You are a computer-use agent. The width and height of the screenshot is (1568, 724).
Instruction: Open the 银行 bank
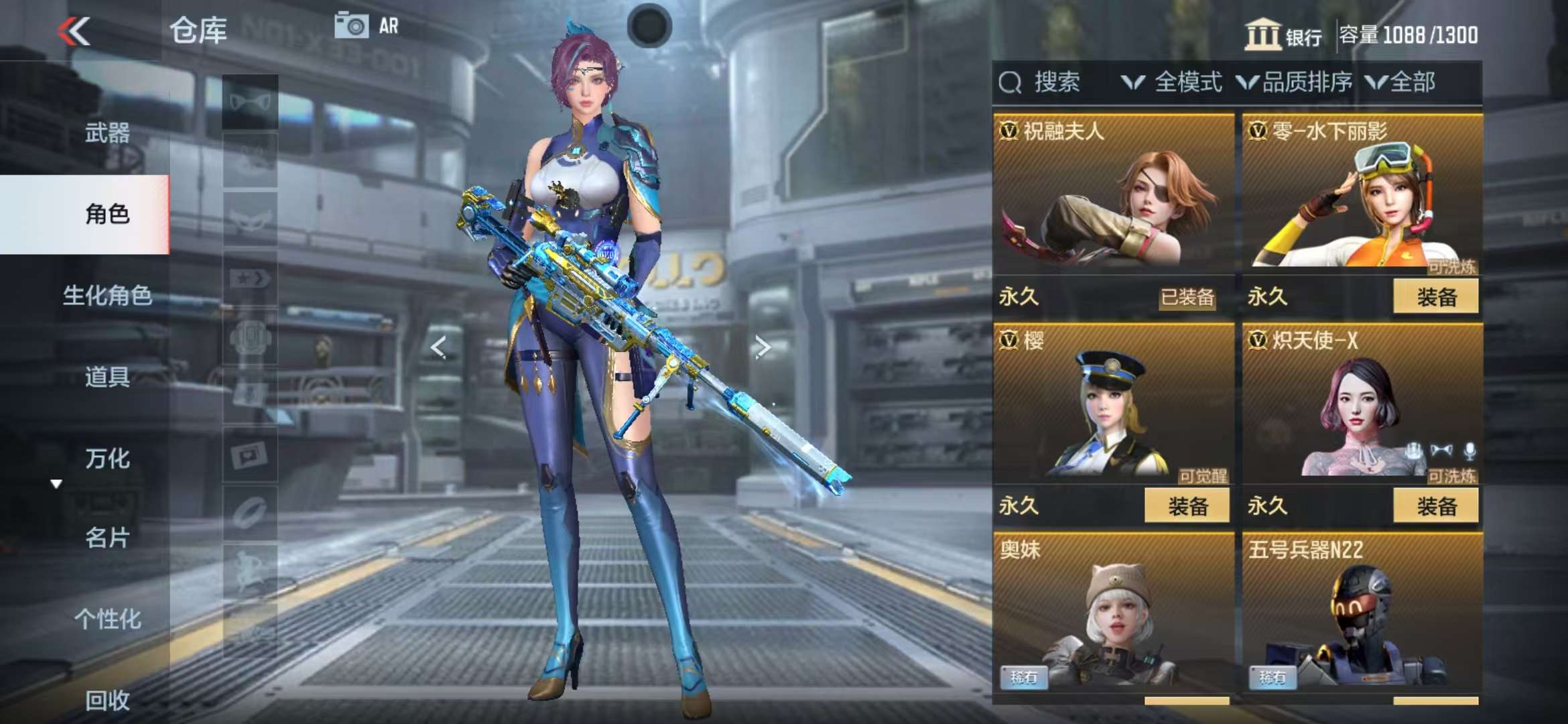coord(1283,35)
